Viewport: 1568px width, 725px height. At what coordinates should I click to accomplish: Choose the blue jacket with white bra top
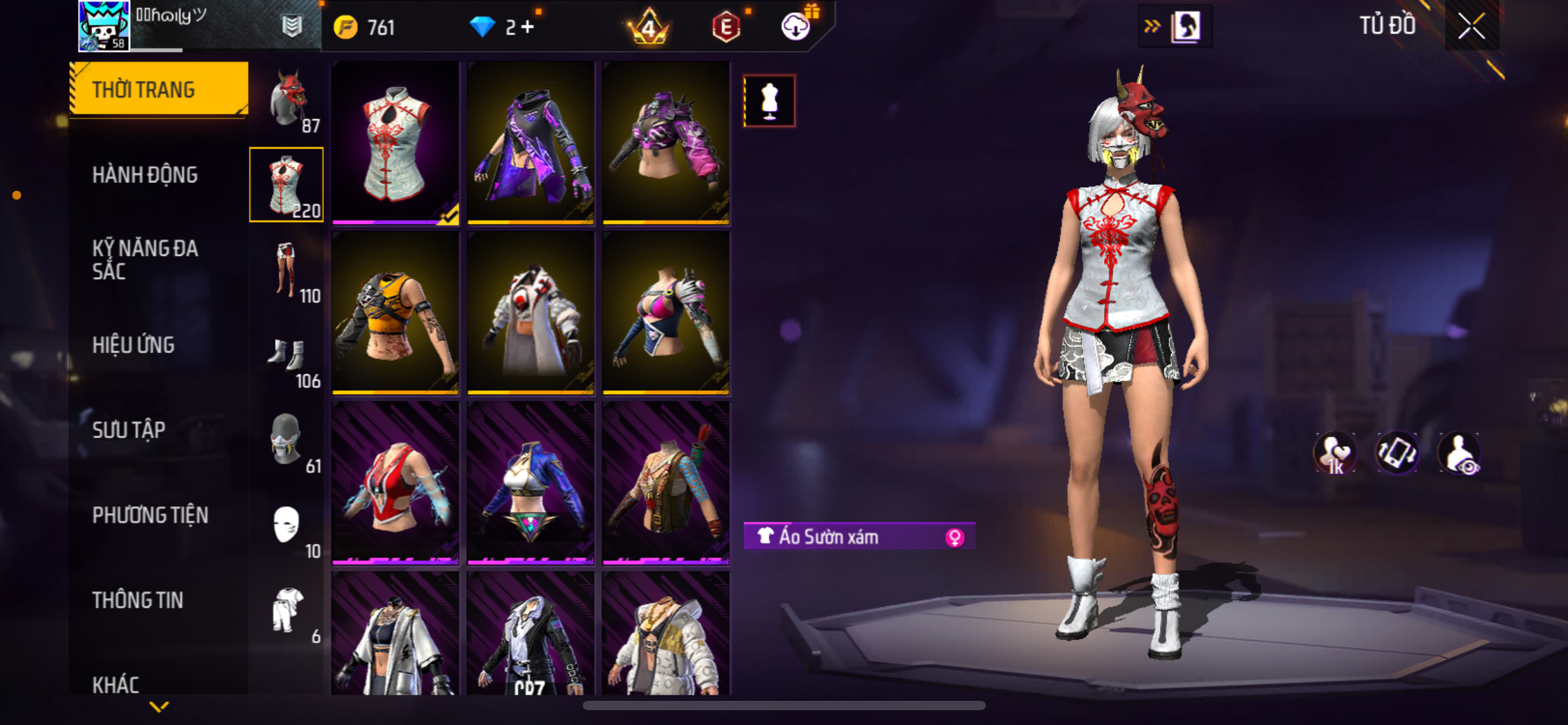[531, 484]
